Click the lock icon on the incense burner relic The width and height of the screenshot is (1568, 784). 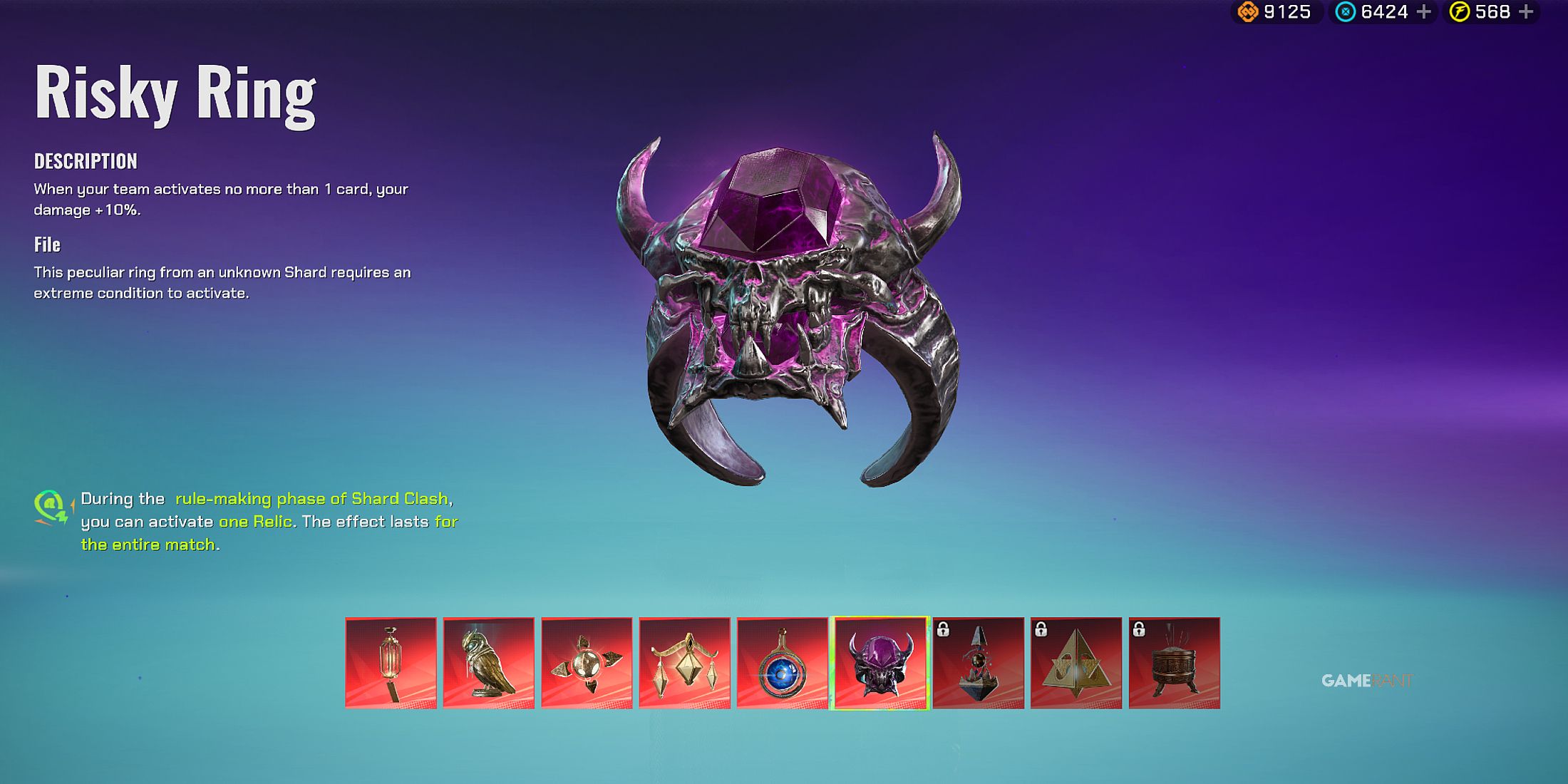1139,631
